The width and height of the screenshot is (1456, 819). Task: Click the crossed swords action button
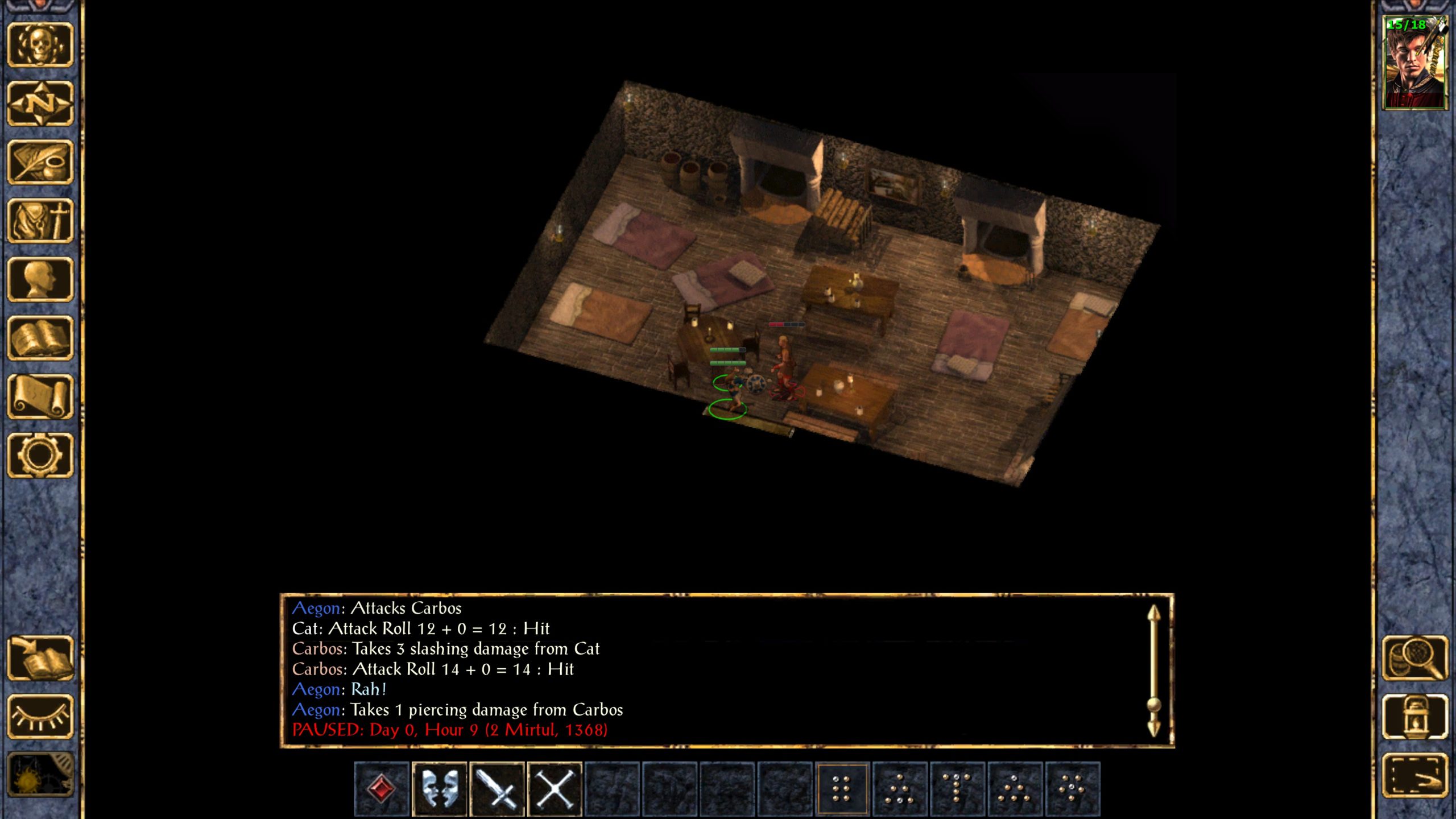555,789
